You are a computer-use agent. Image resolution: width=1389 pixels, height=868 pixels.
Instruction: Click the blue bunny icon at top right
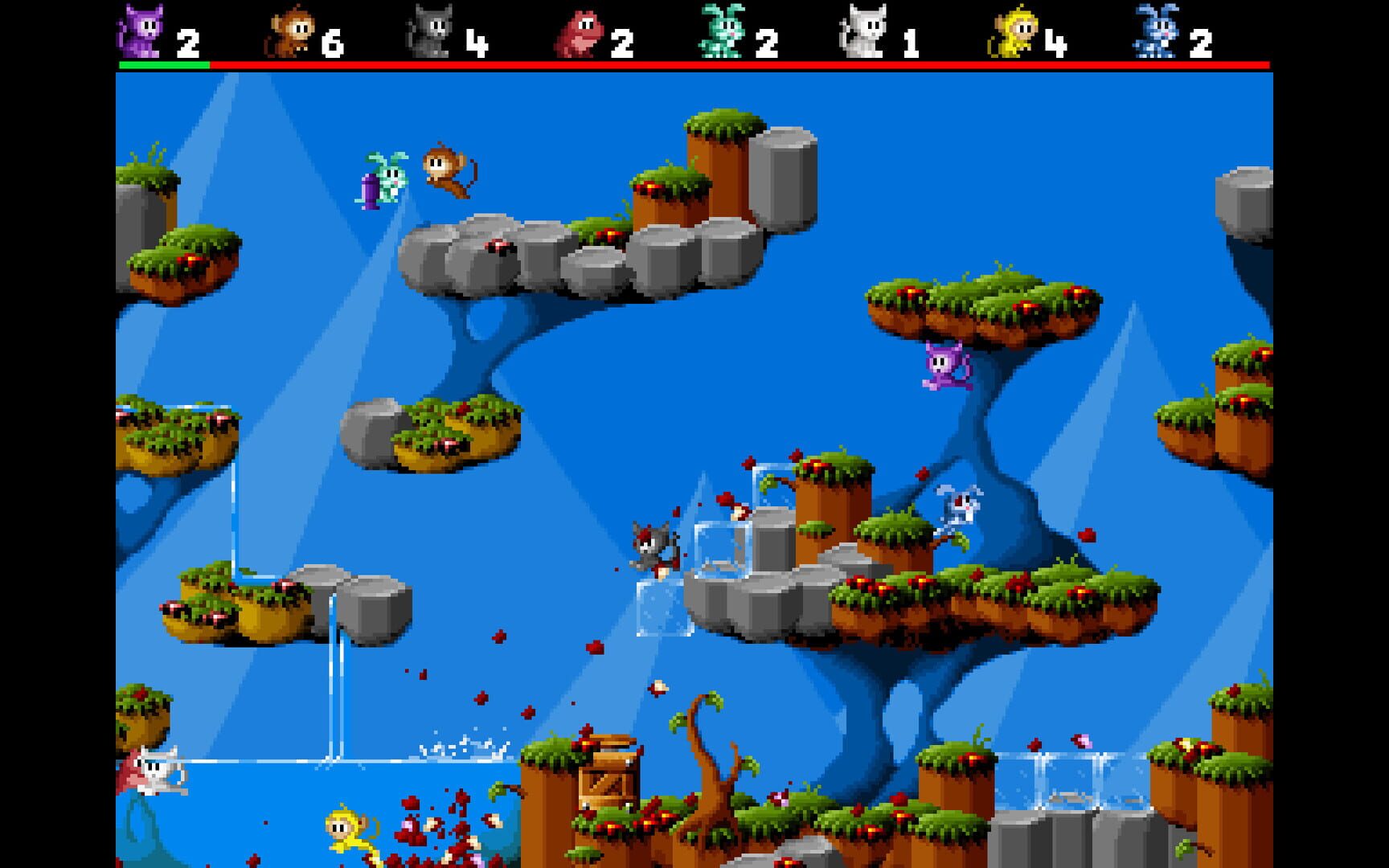[1155, 30]
